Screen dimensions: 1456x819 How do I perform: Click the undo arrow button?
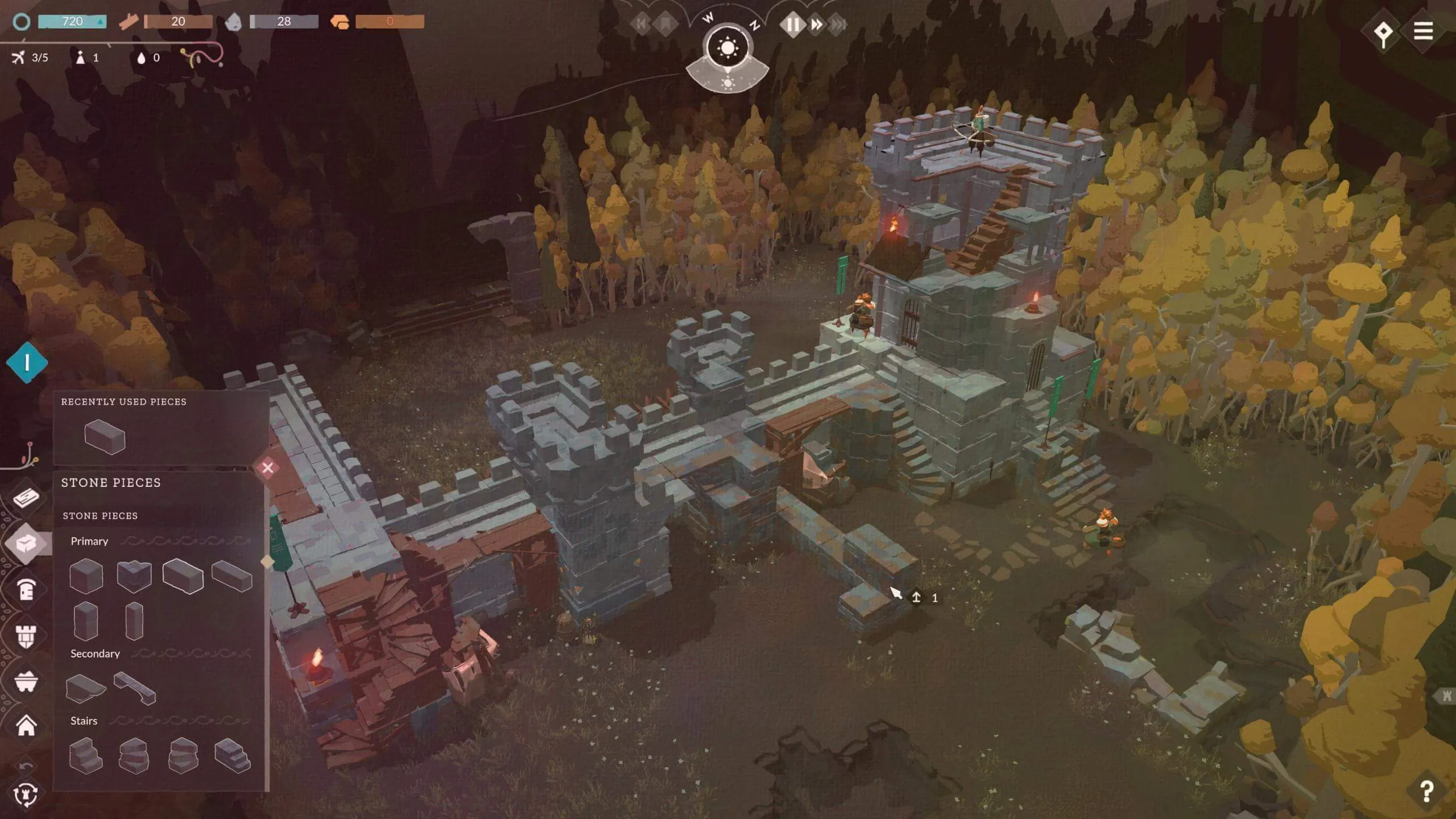26,766
